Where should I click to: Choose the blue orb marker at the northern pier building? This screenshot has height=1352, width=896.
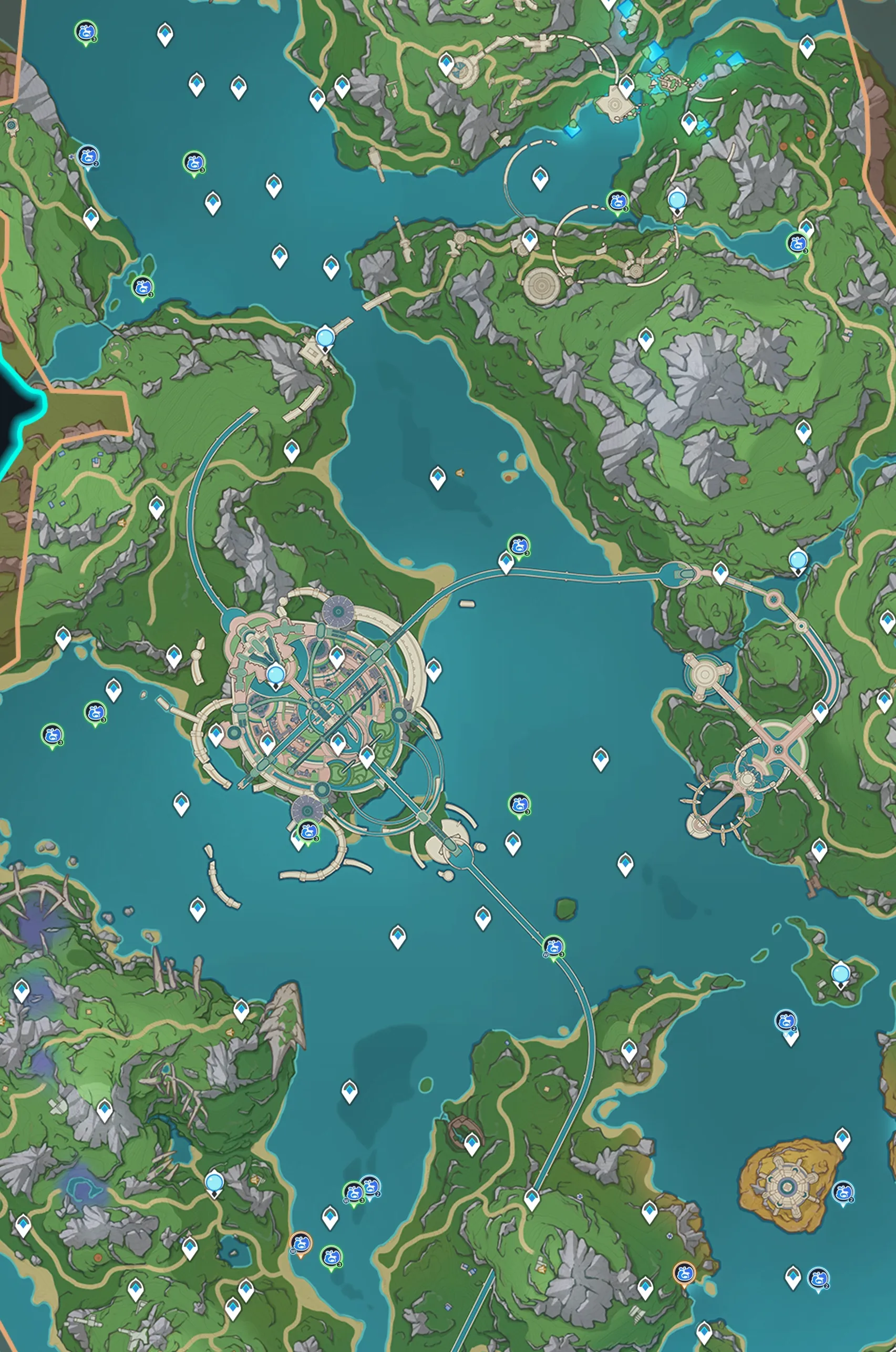(326, 336)
